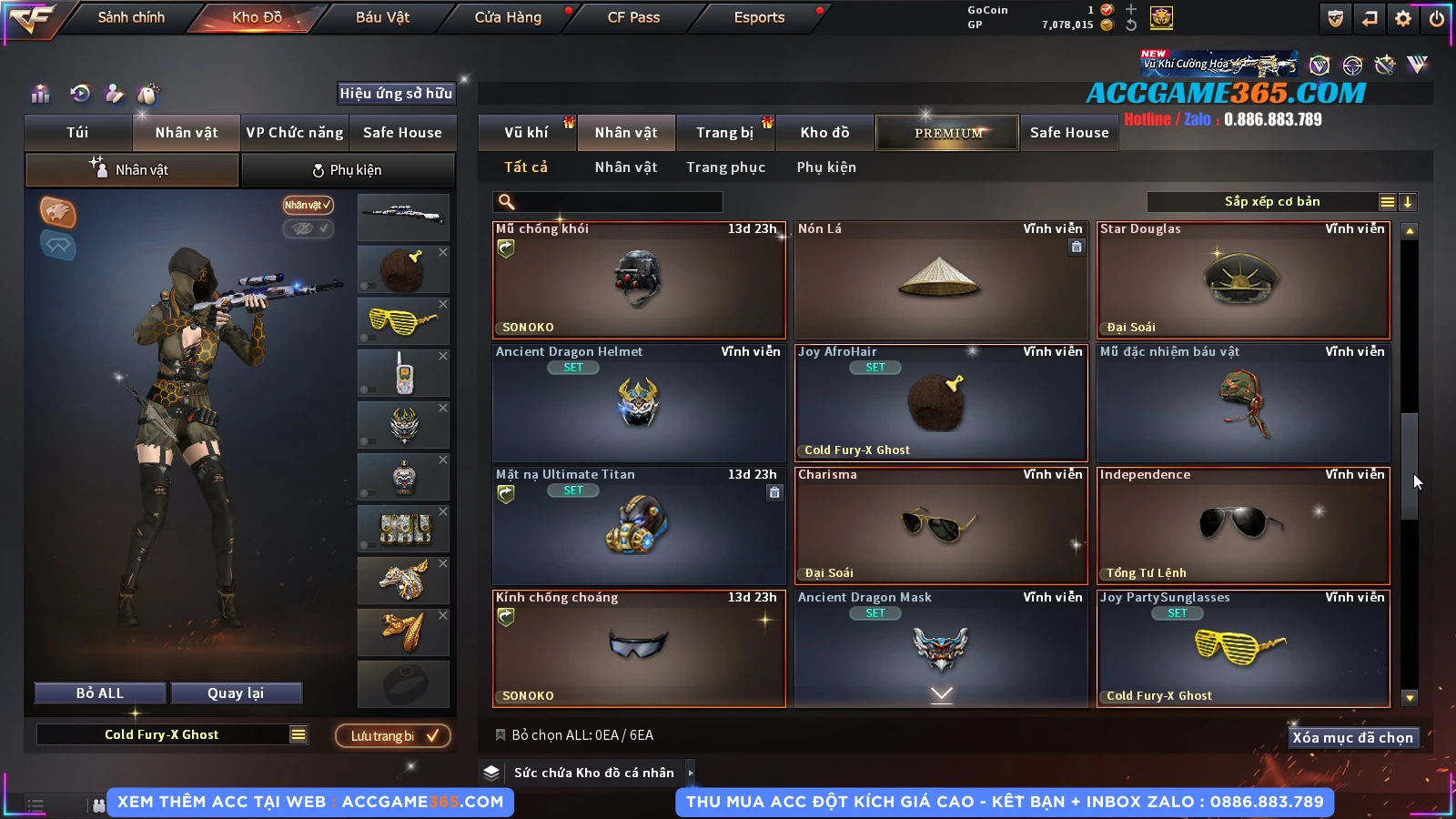
Task: Click the power exit button
Action: 1437,18
